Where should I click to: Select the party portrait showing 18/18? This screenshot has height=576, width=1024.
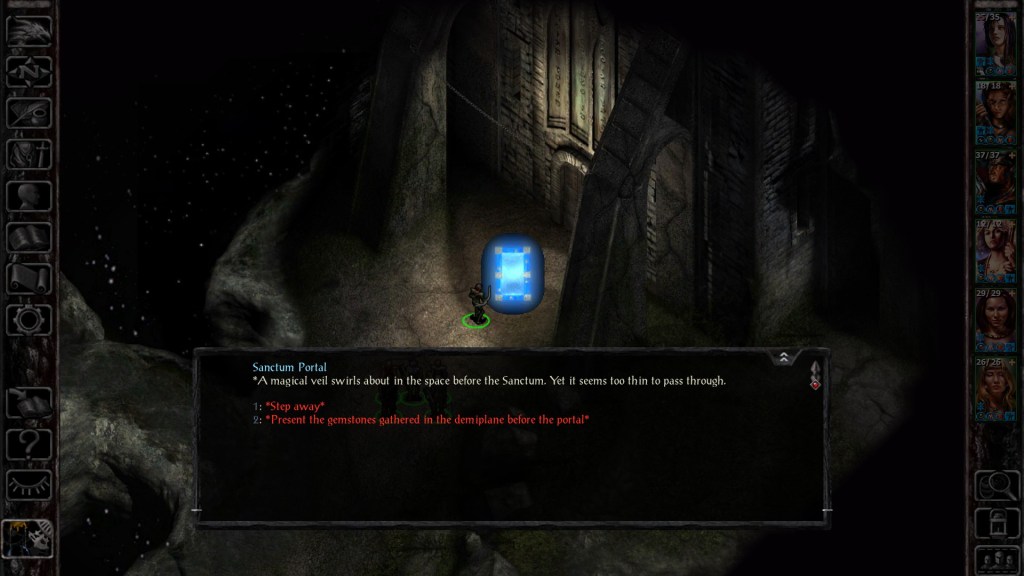click(x=995, y=112)
